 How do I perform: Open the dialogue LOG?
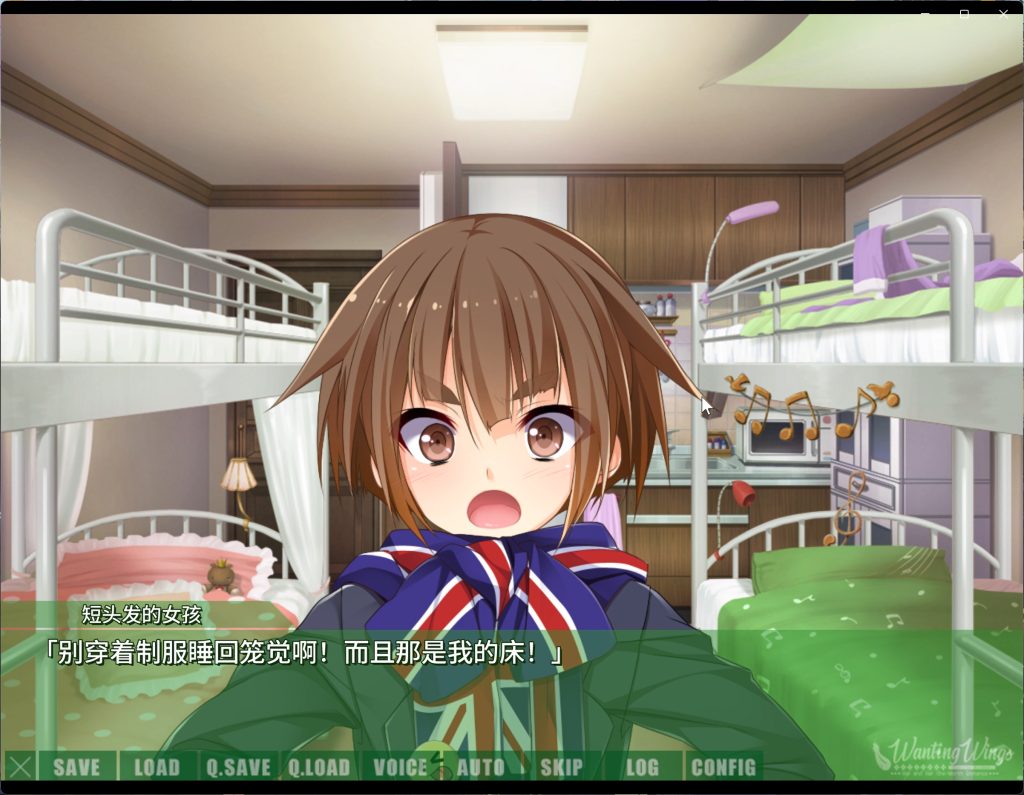click(642, 767)
